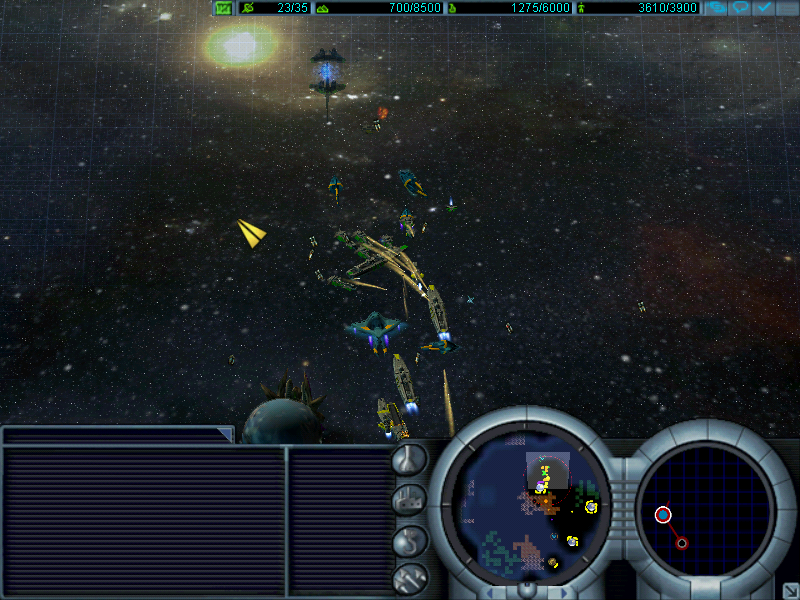Activate the hook-shaped round button
This screenshot has width=800, height=600.
click(409, 539)
